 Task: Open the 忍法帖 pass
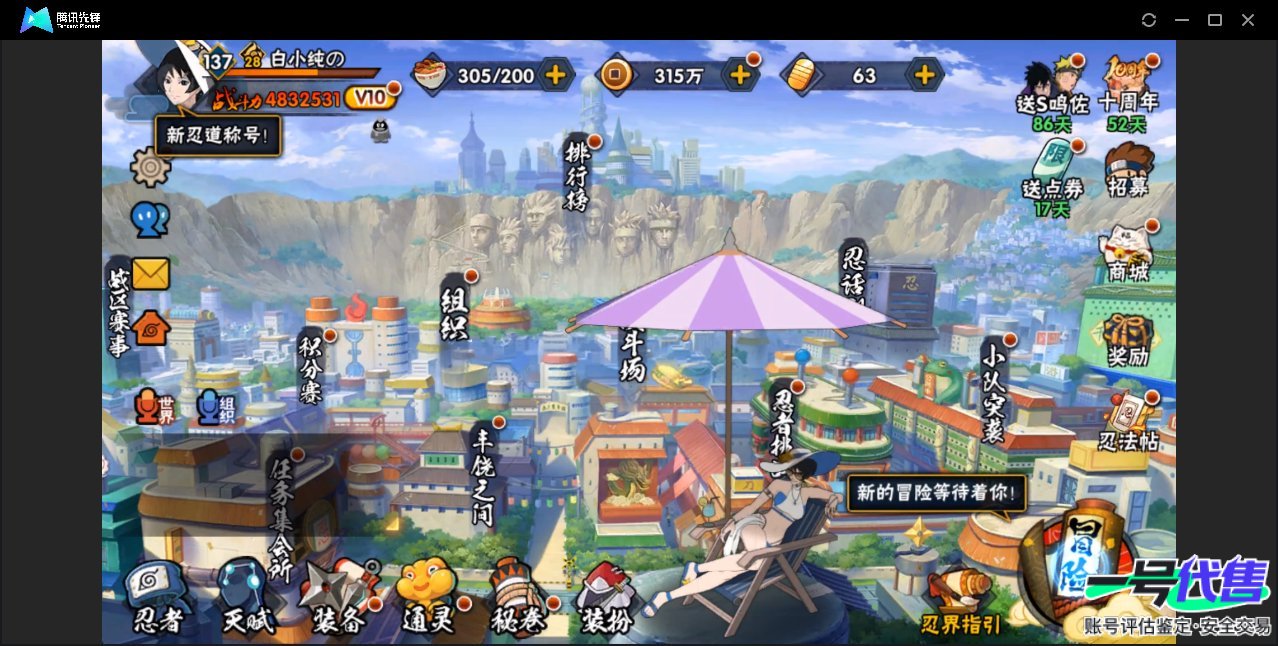pos(1128,422)
